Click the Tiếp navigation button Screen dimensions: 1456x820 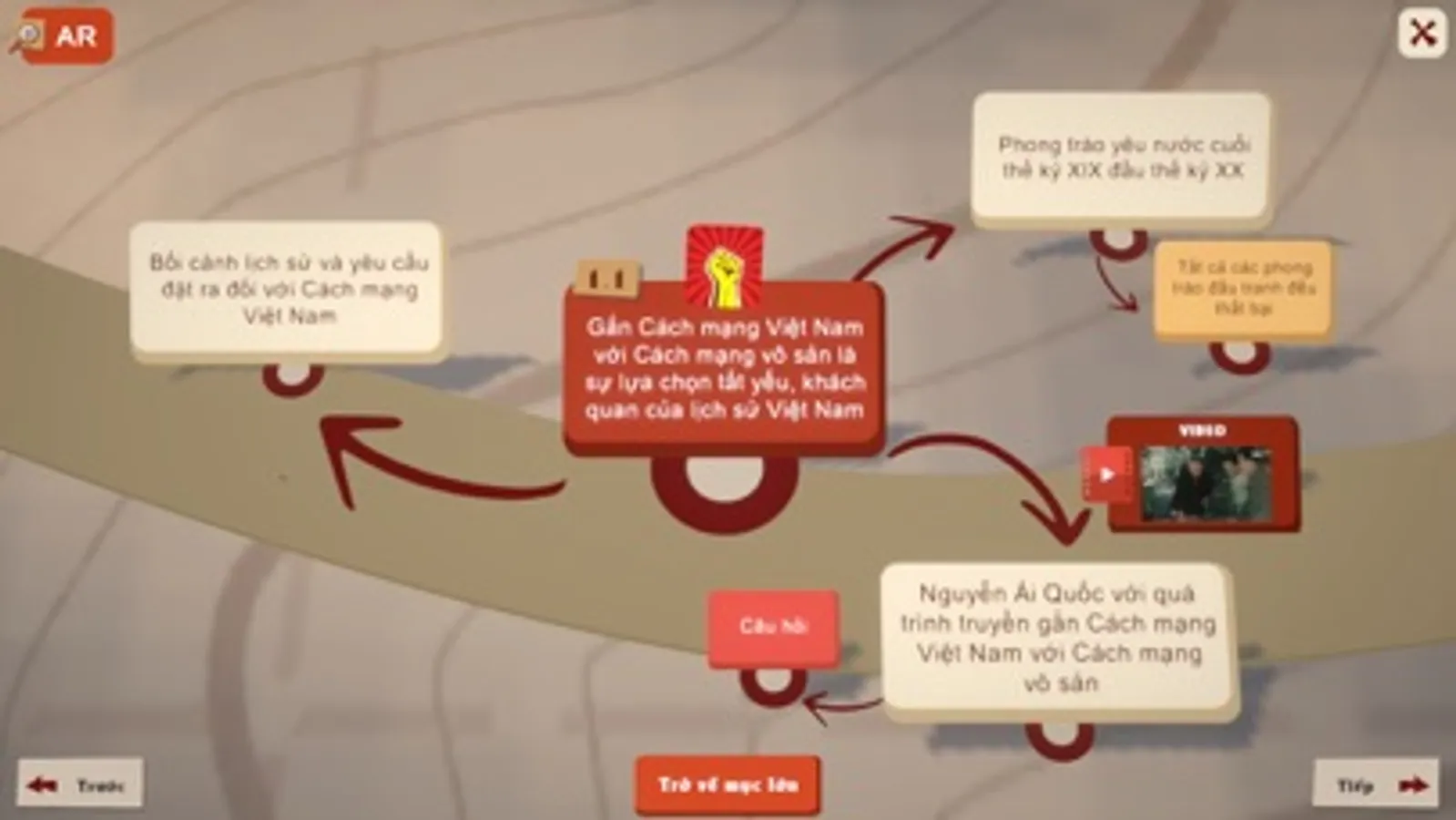tap(1375, 782)
